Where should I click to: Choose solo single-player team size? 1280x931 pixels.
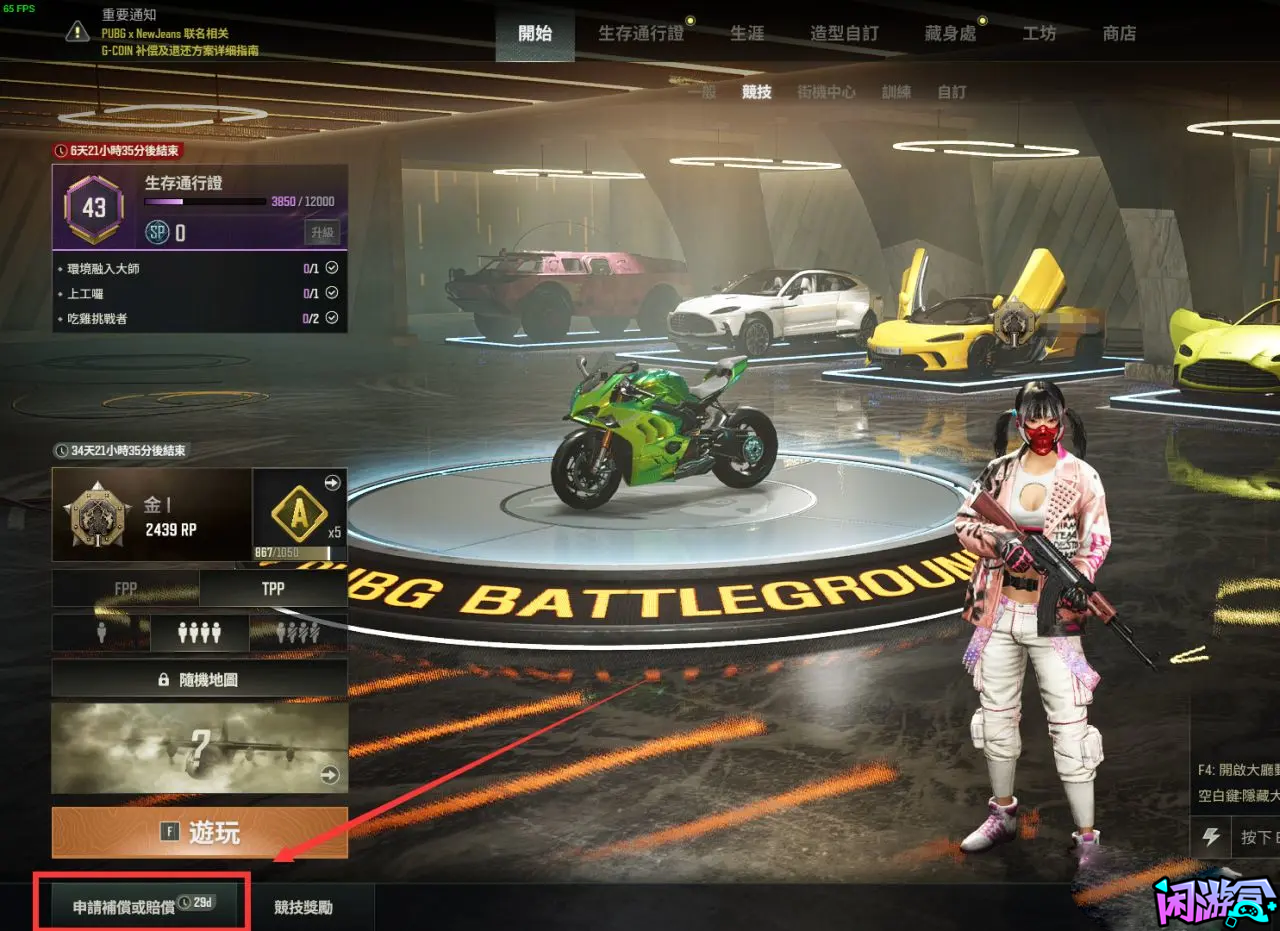100,633
